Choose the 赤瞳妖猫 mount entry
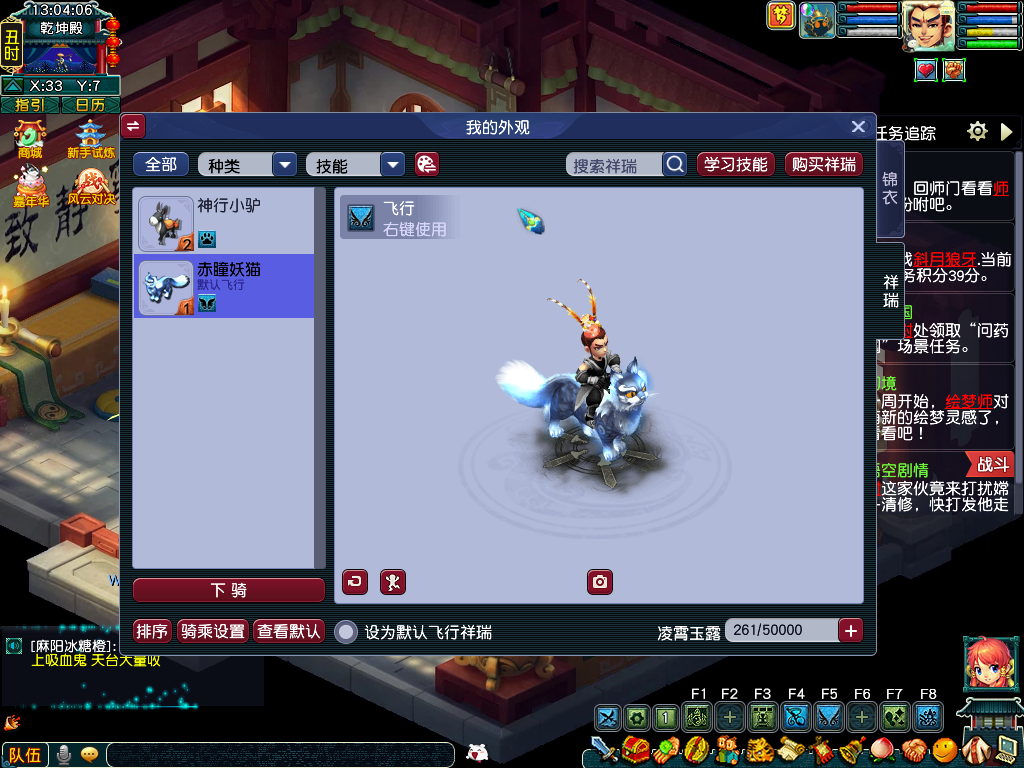1024x768 pixels. click(224, 287)
